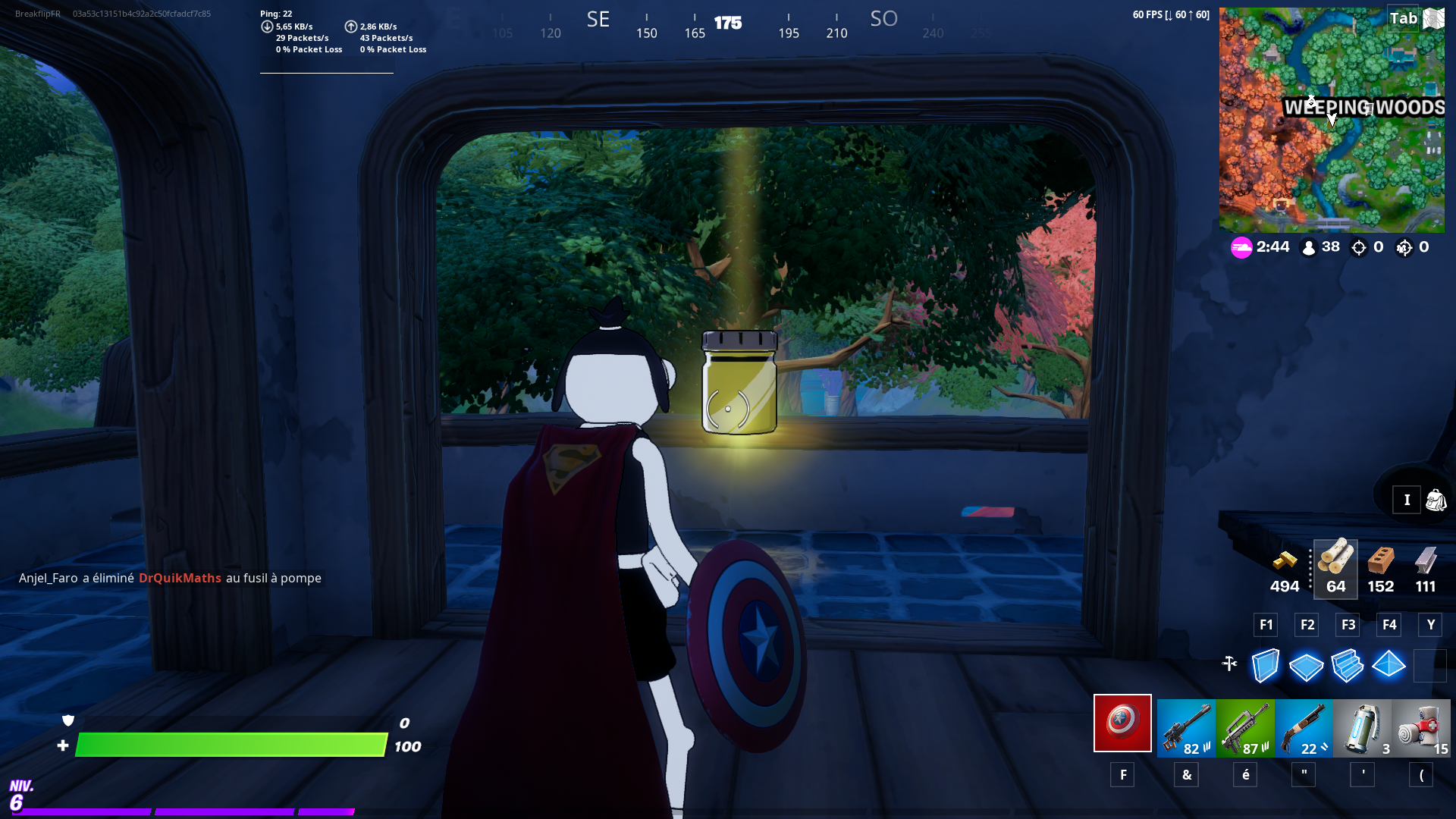Click the green health bar at 100
This screenshot has height=819, width=1456.
[231, 745]
